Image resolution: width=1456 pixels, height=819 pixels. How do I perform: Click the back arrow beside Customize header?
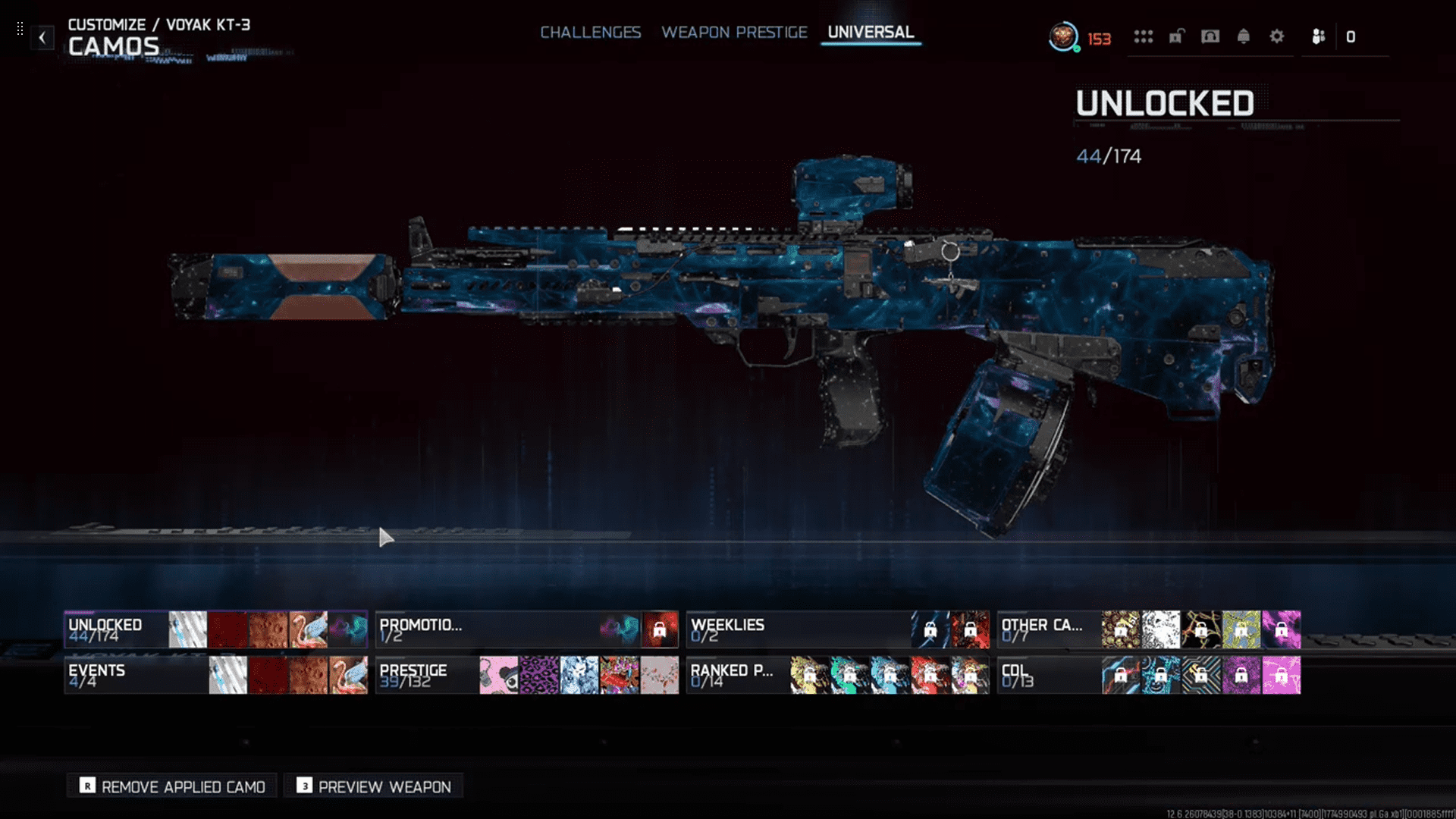point(42,37)
